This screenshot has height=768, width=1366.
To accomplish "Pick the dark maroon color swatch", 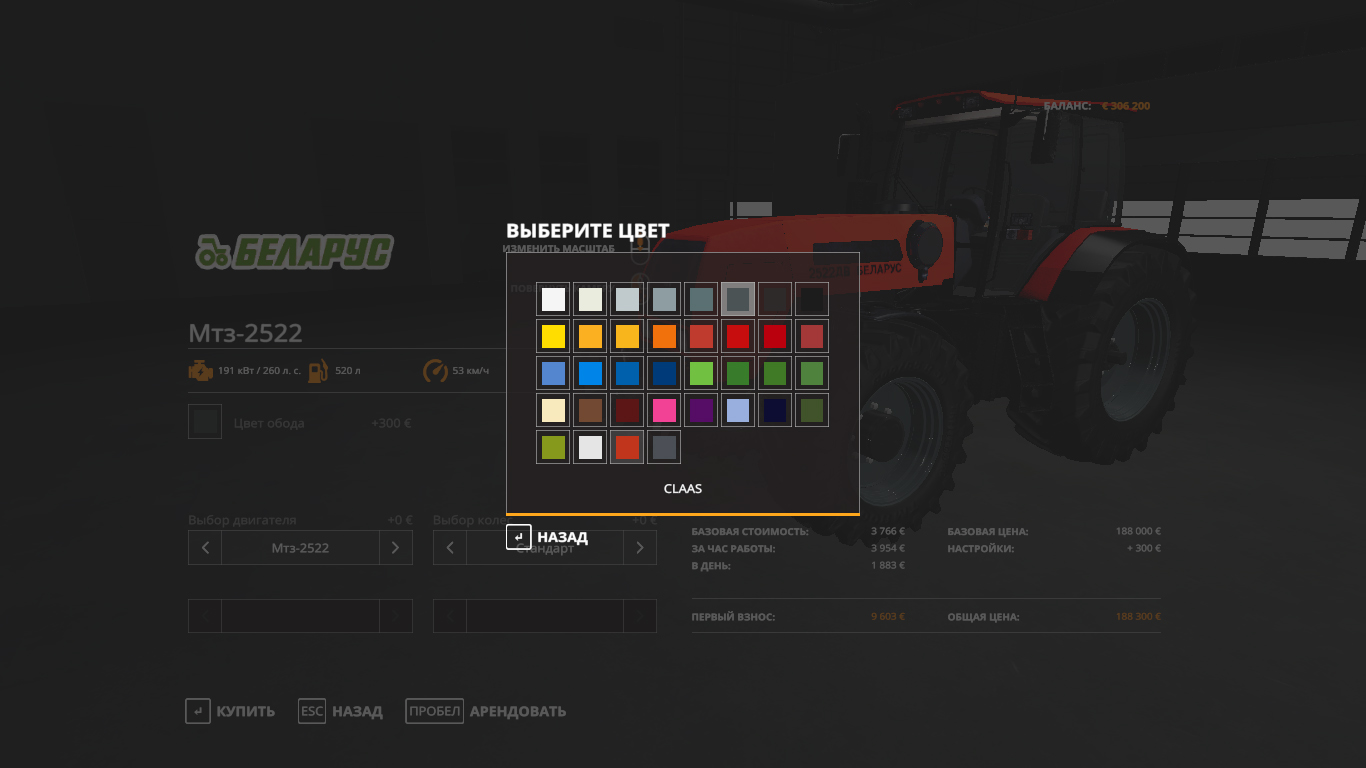I will [627, 410].
